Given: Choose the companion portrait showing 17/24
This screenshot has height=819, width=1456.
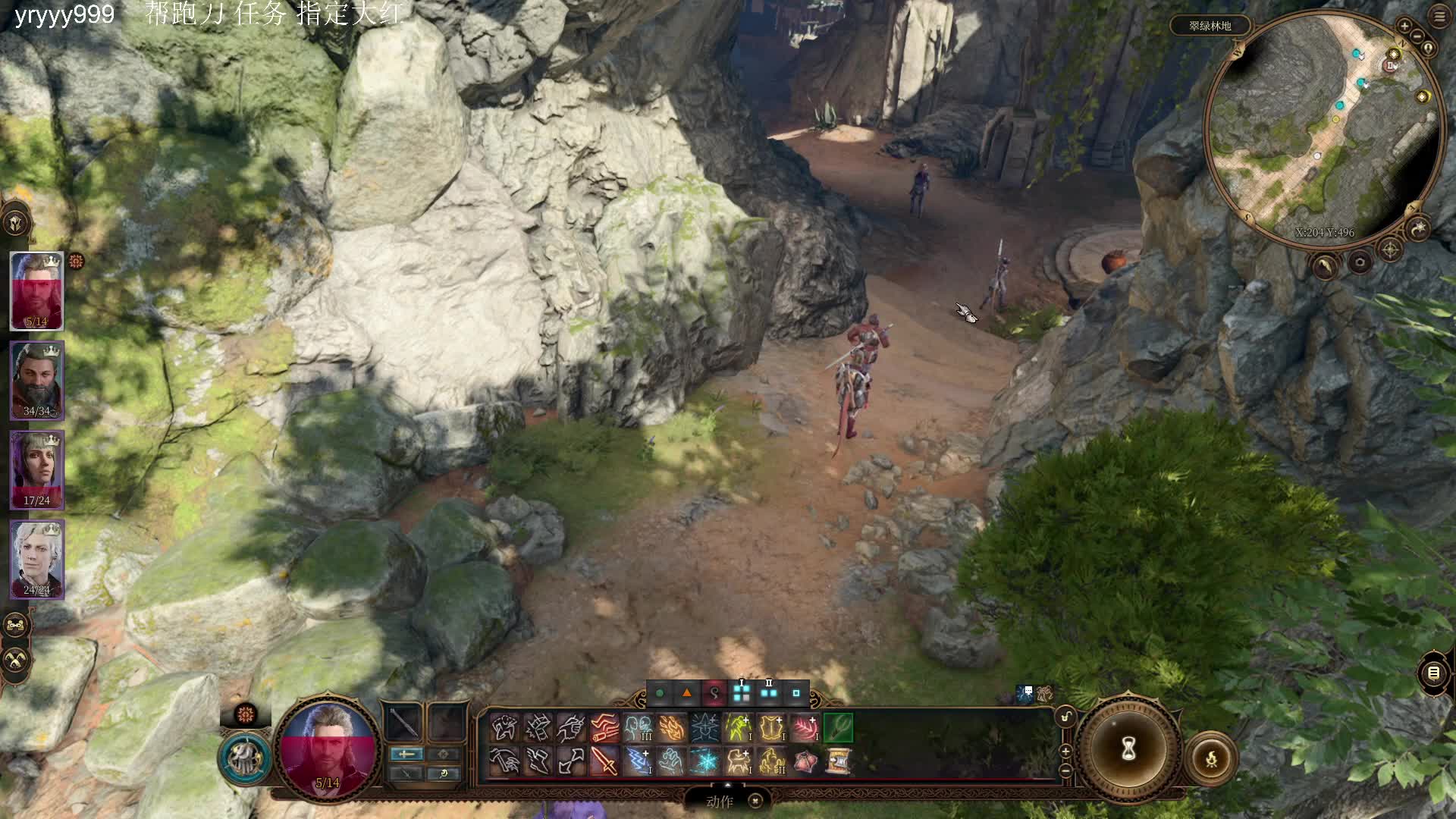Looking at the screenshot, I should coord(36,469).
